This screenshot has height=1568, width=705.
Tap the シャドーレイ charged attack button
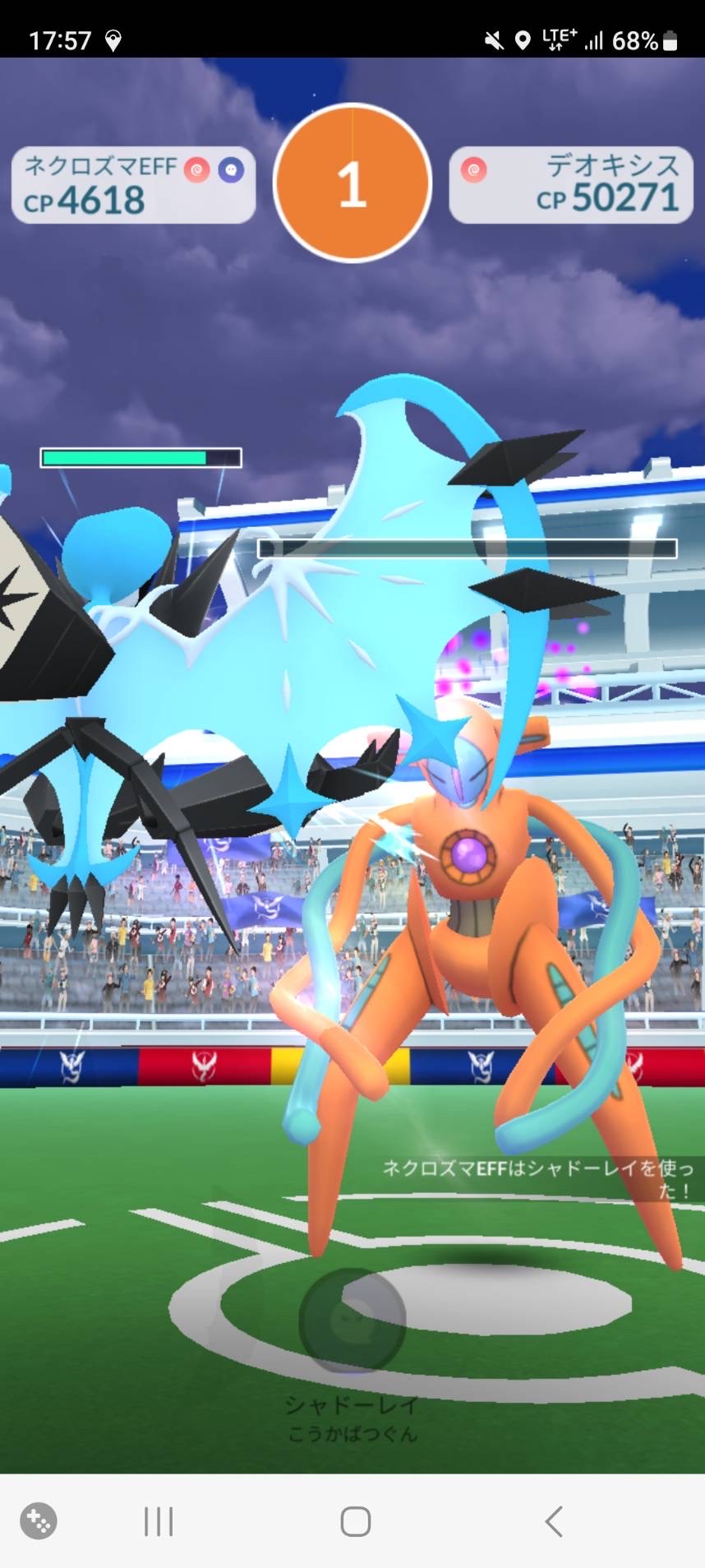(x=352, y=1321)
